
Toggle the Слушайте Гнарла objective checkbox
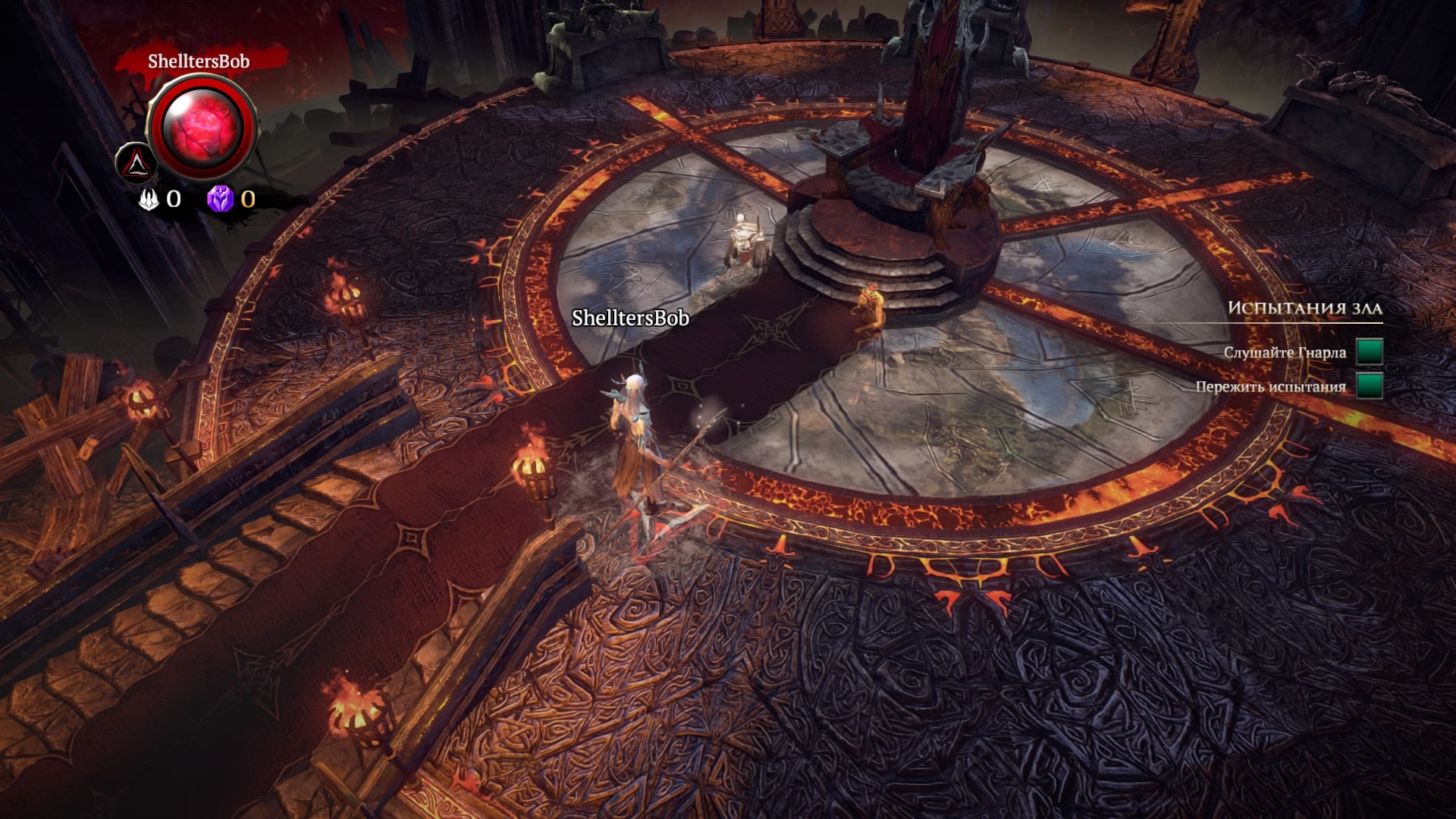[x=1369, y=352]
